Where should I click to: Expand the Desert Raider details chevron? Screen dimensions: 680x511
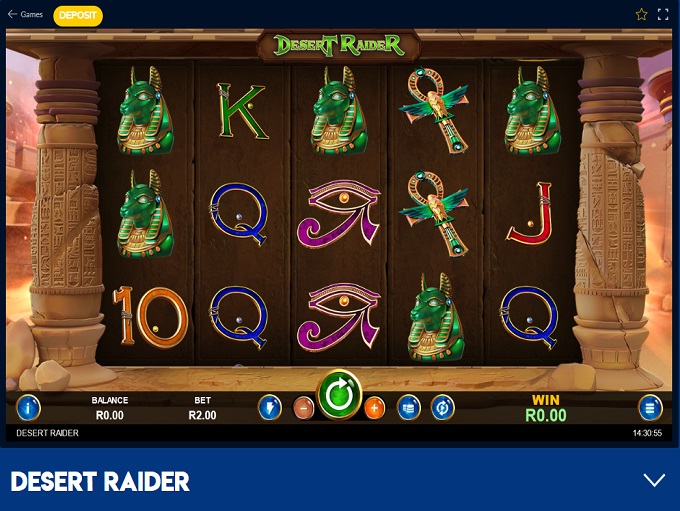pos(654,480)
